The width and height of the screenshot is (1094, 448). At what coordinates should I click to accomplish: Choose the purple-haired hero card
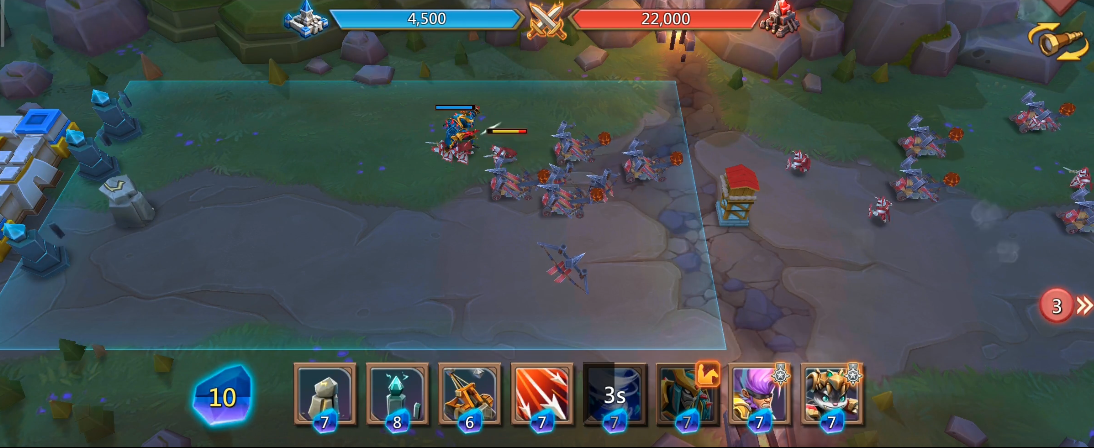(760, 394)
